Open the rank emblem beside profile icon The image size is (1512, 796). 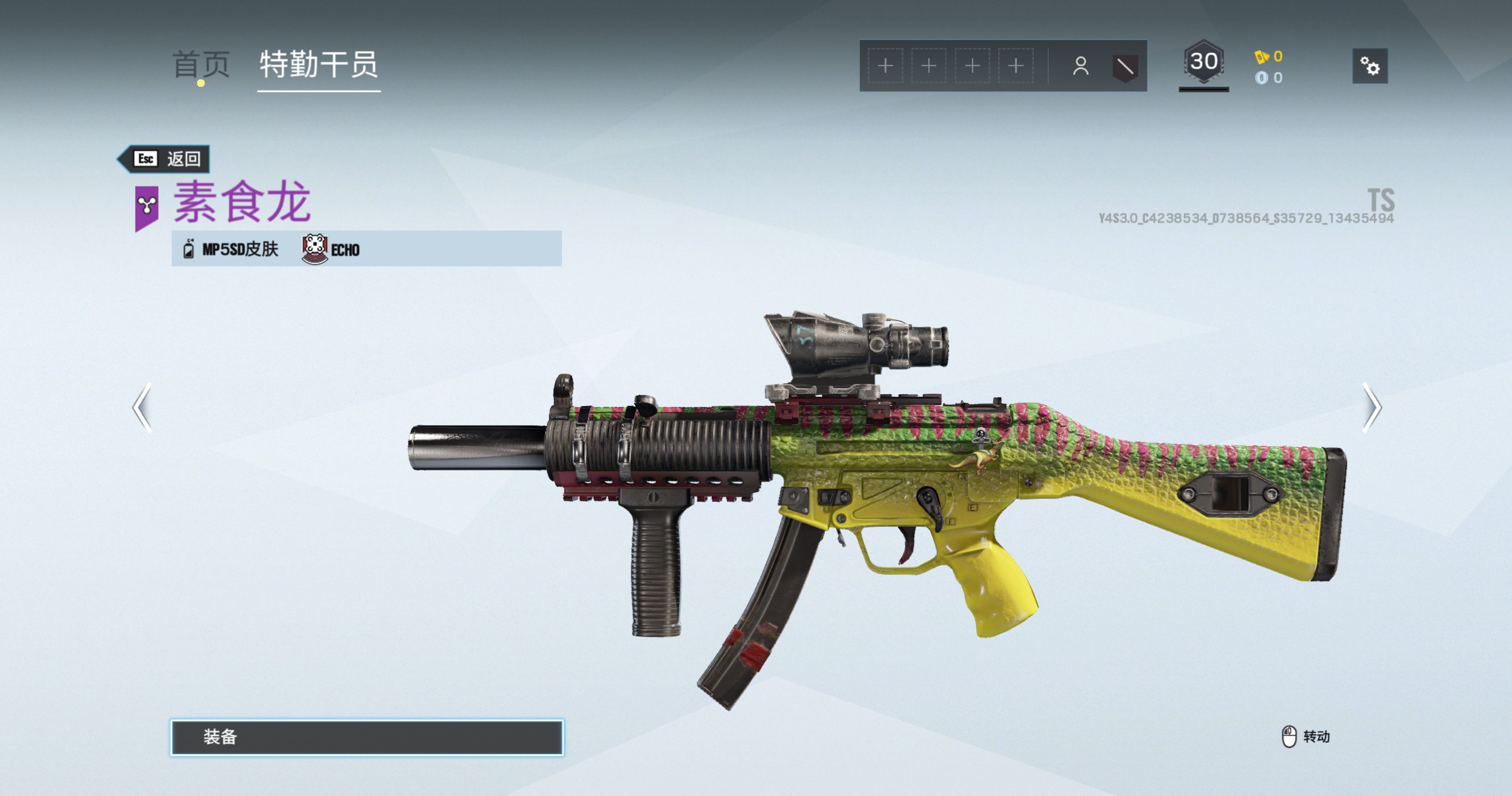click(x=1124, y=66)
